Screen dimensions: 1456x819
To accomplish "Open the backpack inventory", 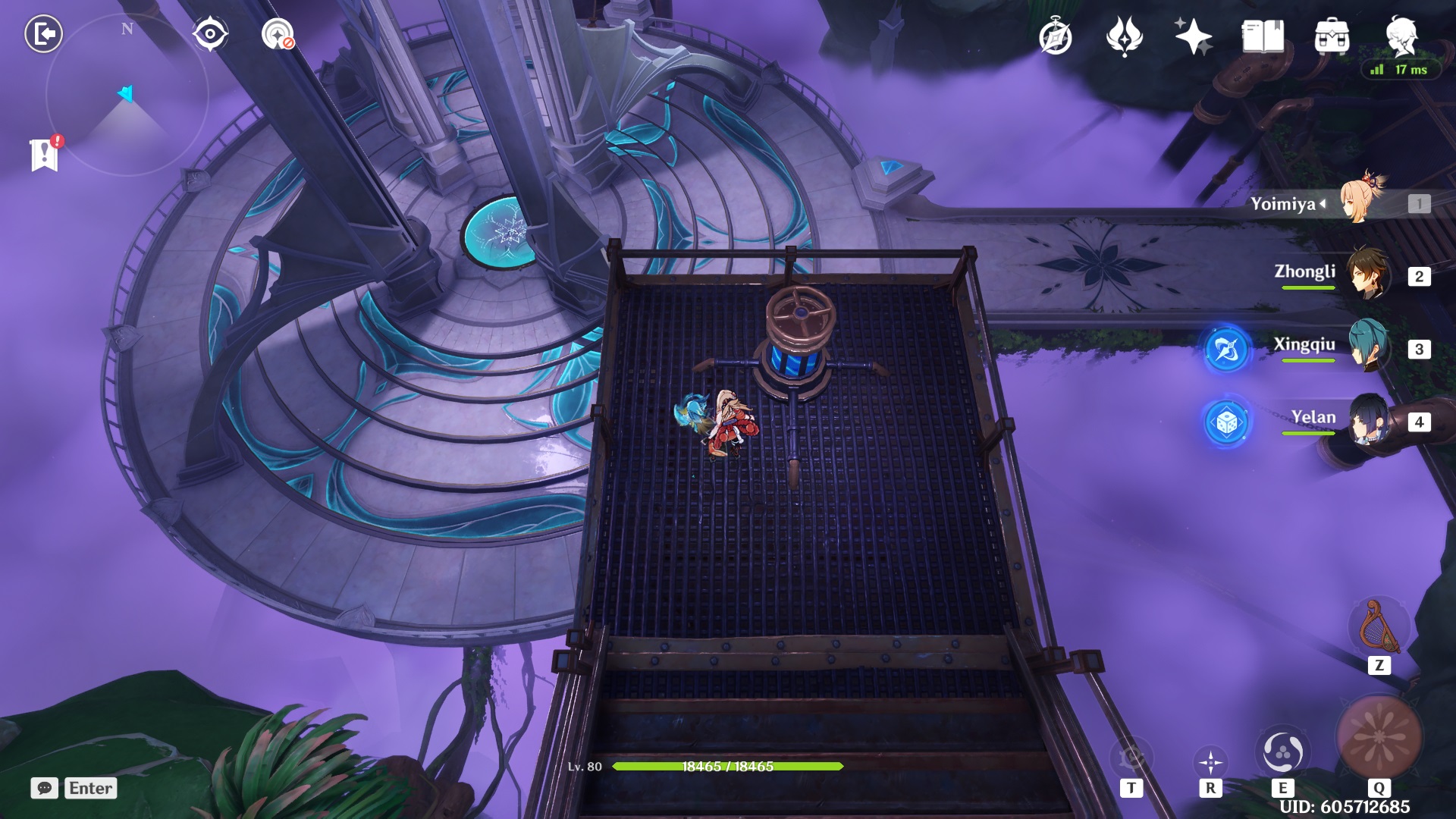I will pos(1332,36).
